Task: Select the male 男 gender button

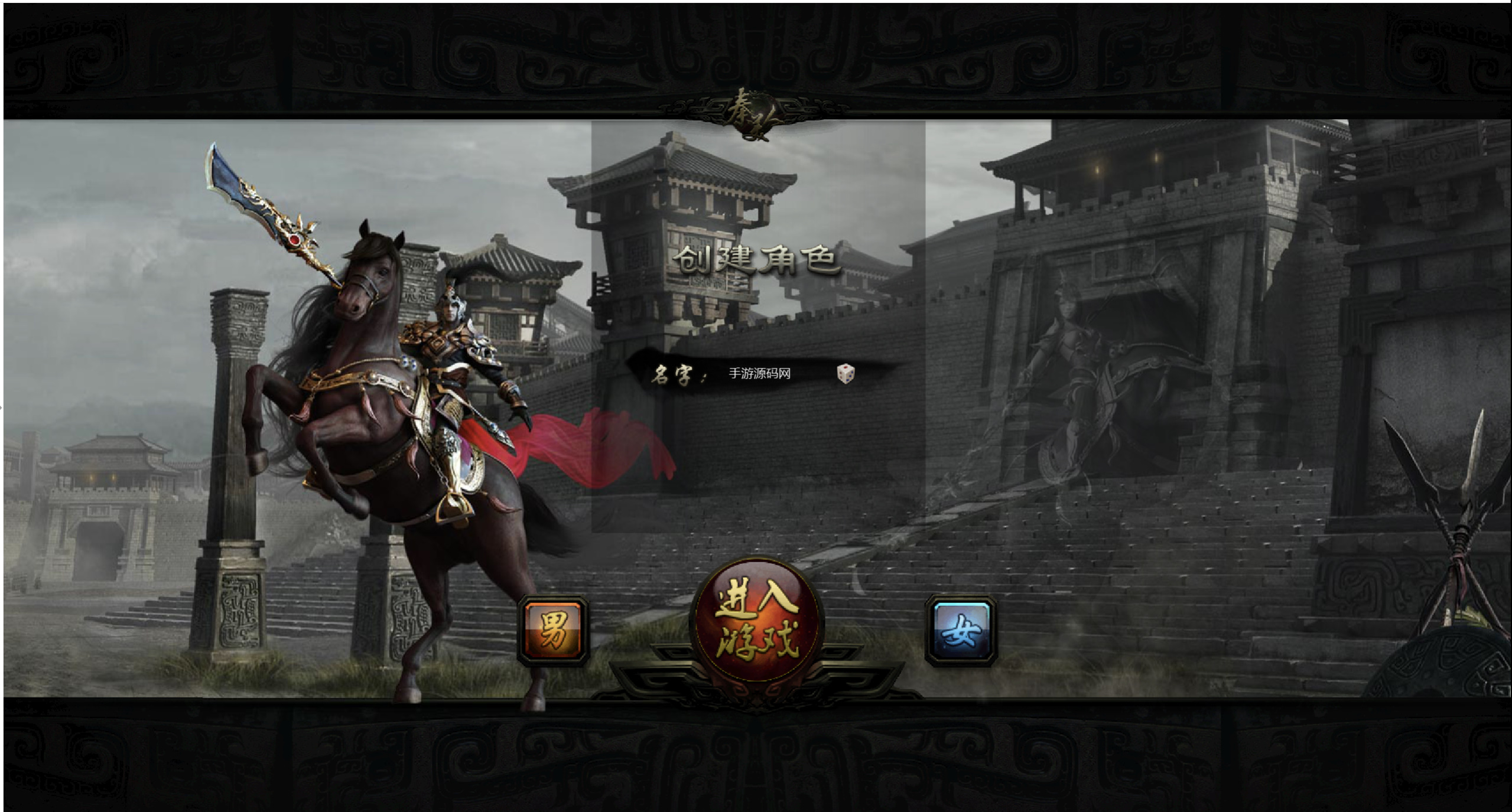Action: pos(553,631)
